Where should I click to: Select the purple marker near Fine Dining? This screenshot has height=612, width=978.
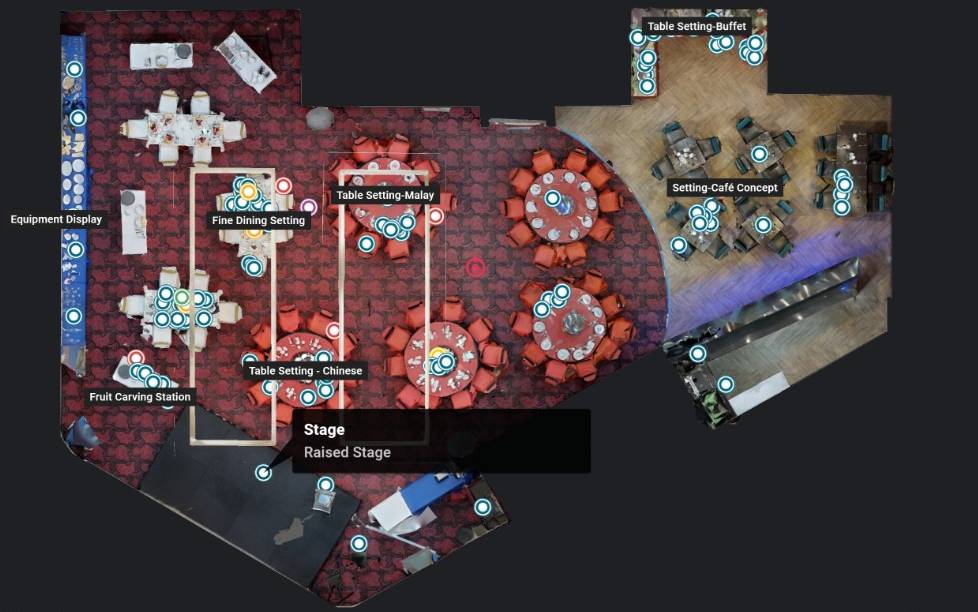309,207
